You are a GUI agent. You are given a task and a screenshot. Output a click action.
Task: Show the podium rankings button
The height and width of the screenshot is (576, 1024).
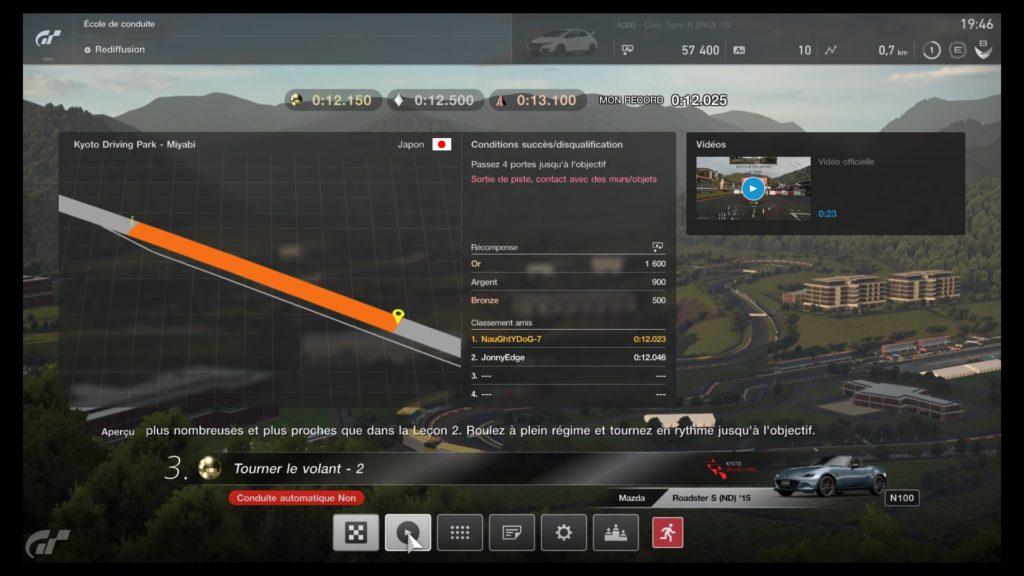tap(616, 532)
